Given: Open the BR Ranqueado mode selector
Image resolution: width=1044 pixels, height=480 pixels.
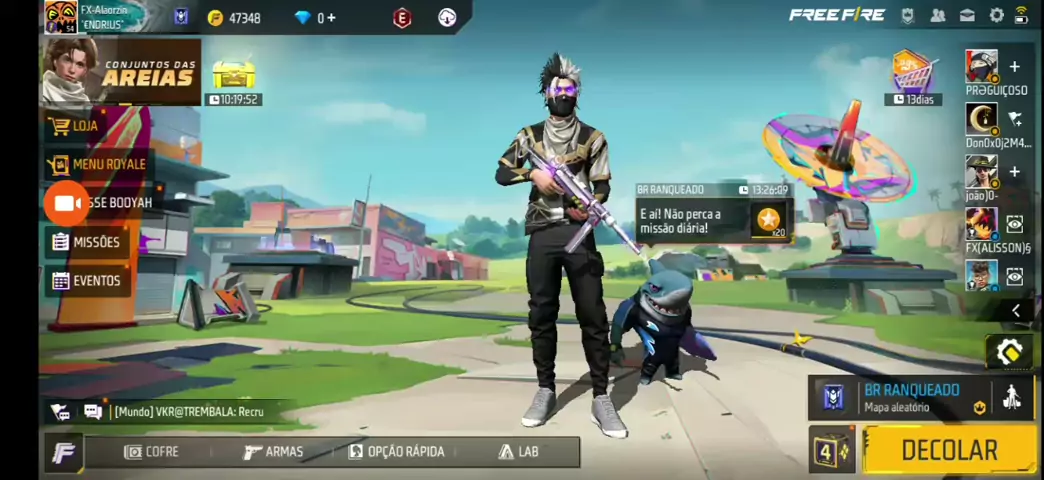Looking at the screenshot, I should (900, 397).
